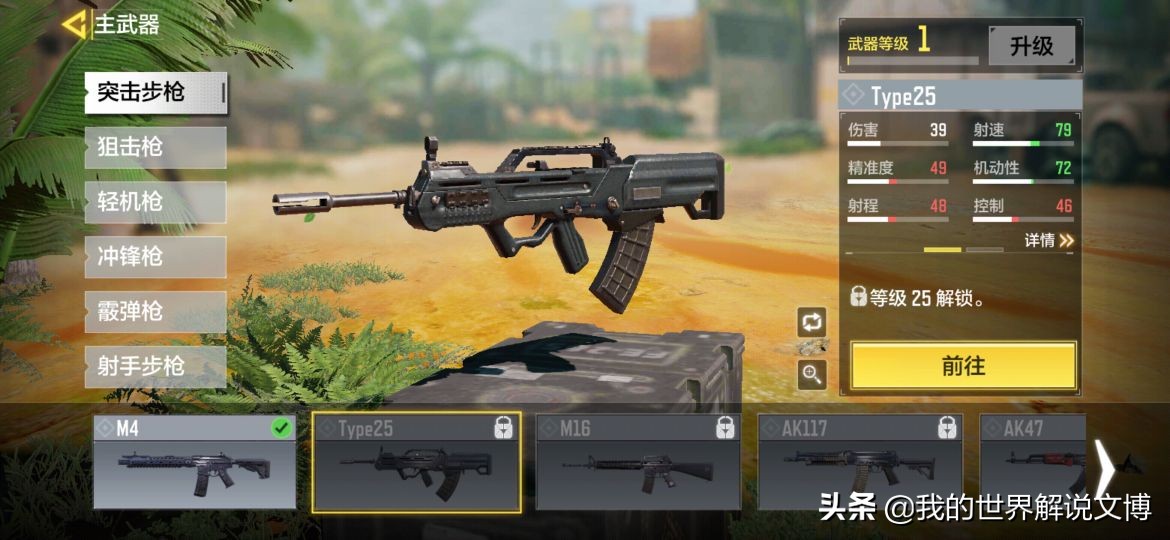Screen dimensions: 1170x540
Task: Activate the magnifying glass inspect icon
Action: point(812,374)
